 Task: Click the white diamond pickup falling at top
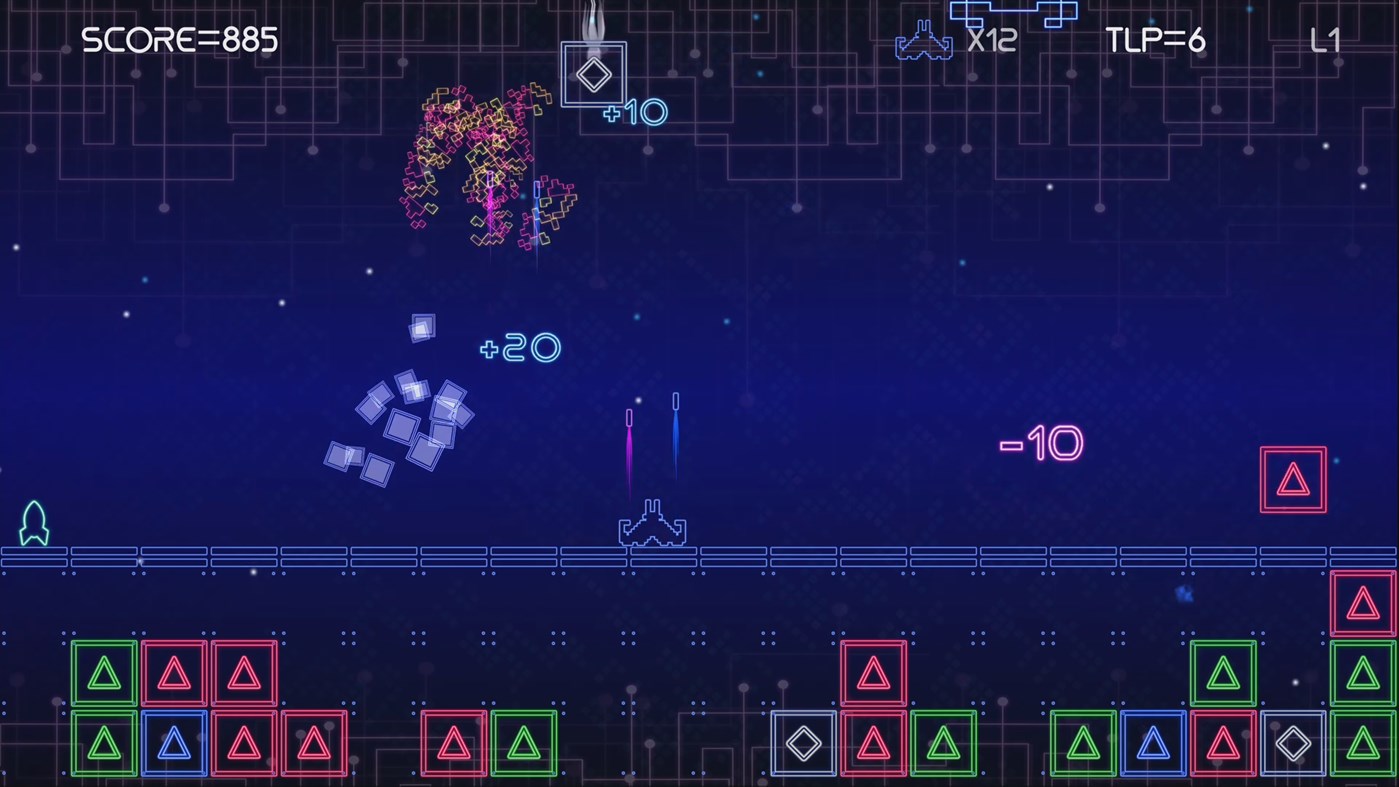click(595, 73)
